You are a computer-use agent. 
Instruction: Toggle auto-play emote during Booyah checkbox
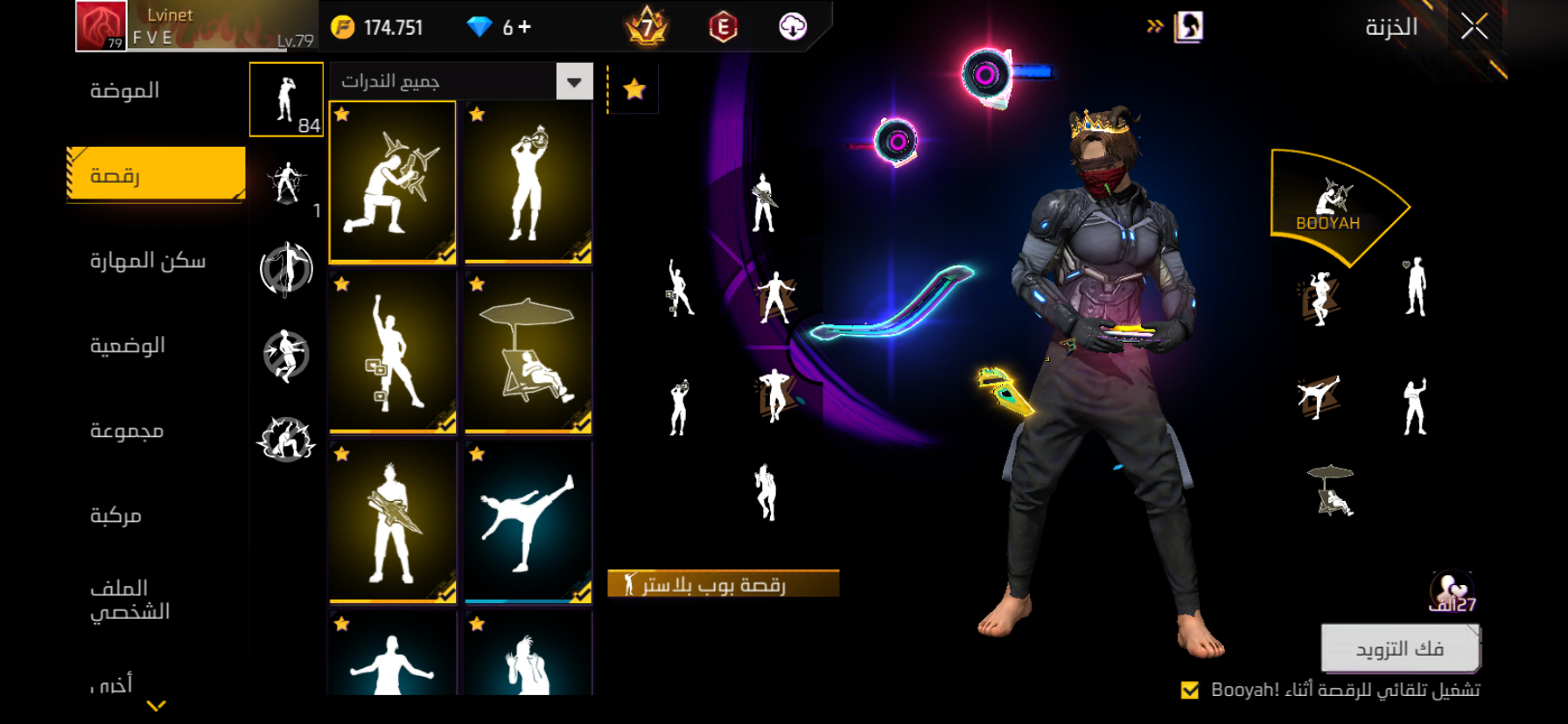tap(1190, 690)
